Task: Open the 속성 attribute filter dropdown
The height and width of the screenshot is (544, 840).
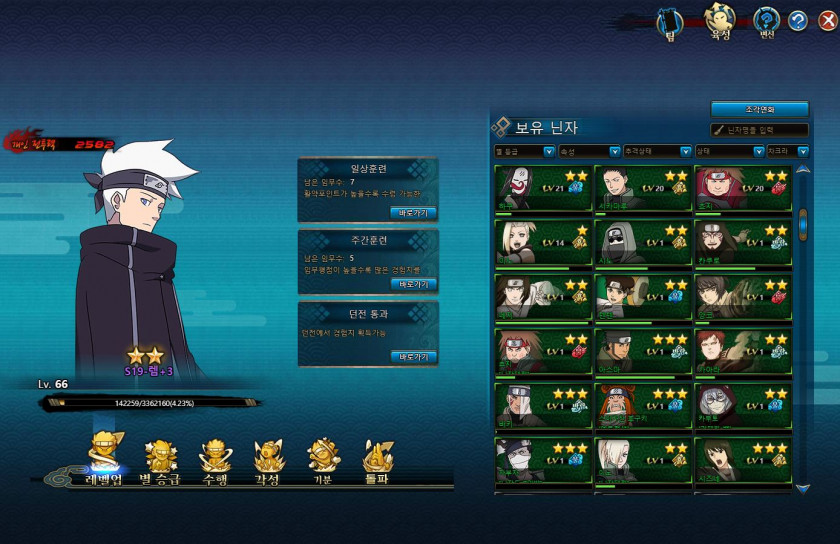Action: tap(588, 152)
